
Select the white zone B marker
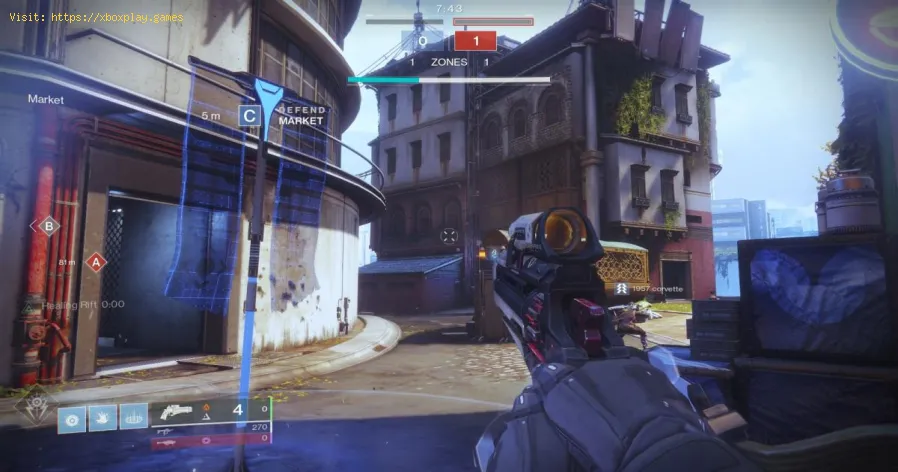46,227
